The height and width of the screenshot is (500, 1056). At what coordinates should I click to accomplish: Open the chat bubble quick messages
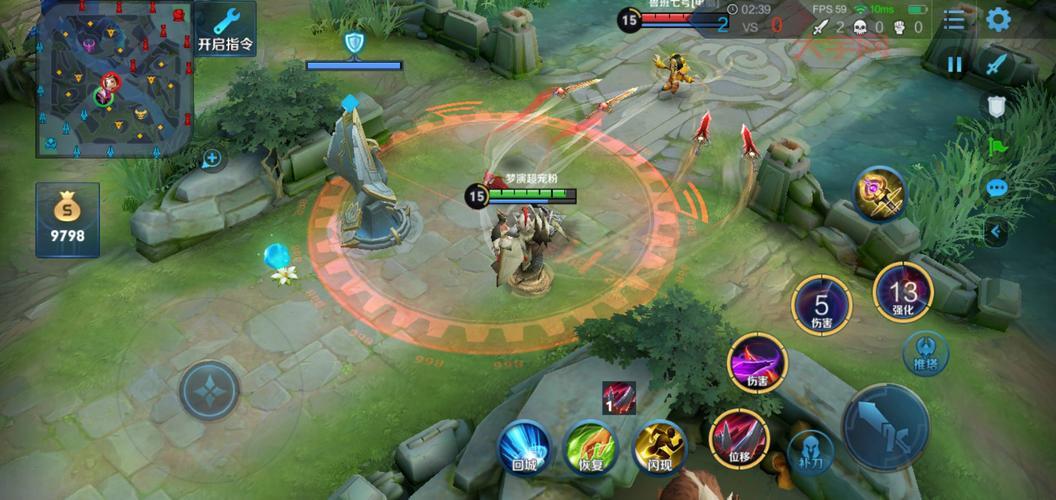point(996,188)
